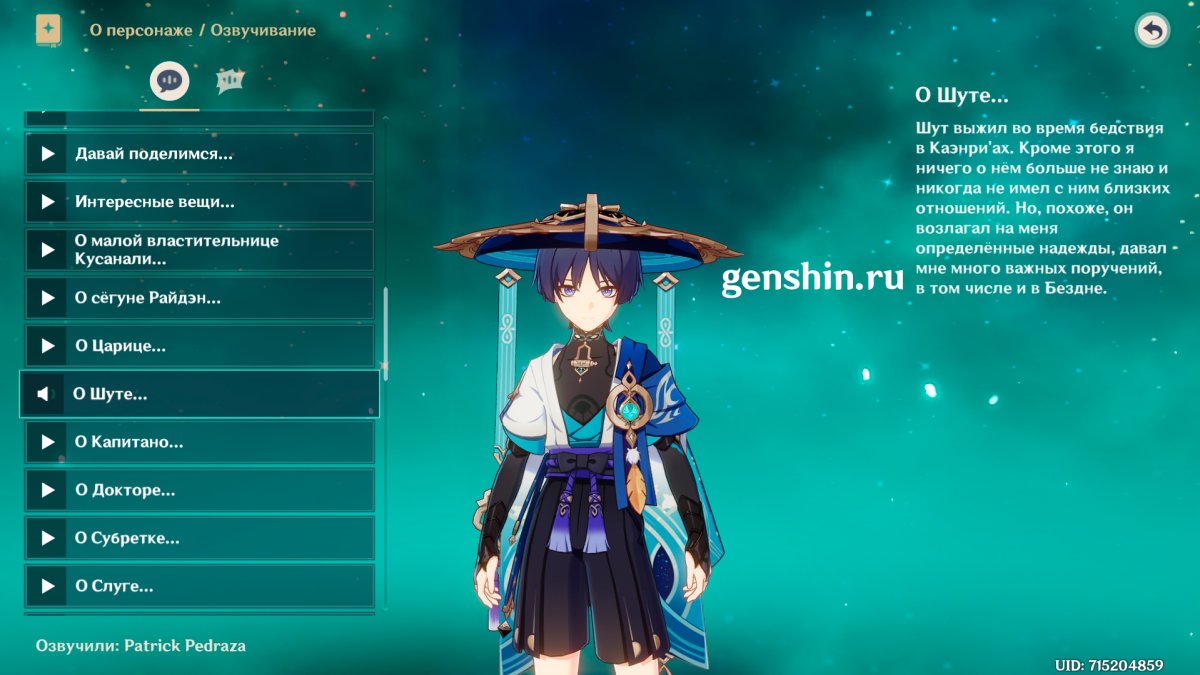Screen dimensions: 1200x675
Task: Click the voice list scrollbar
Action: [386, 330]
